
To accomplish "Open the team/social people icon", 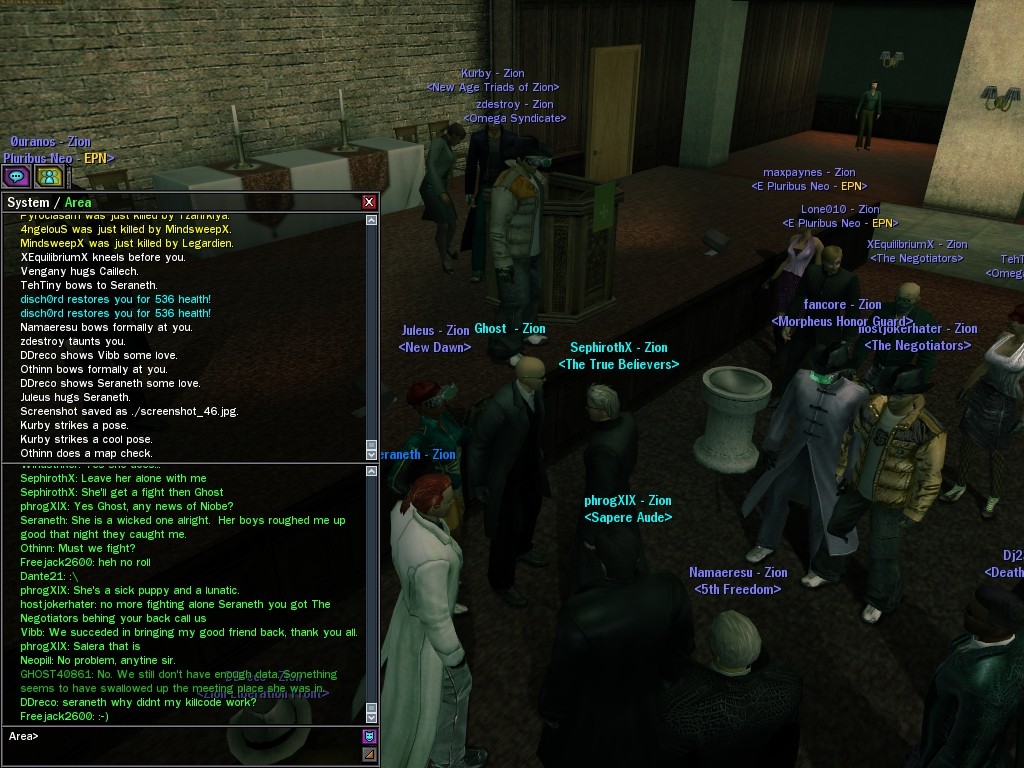I will coord(49,177).
